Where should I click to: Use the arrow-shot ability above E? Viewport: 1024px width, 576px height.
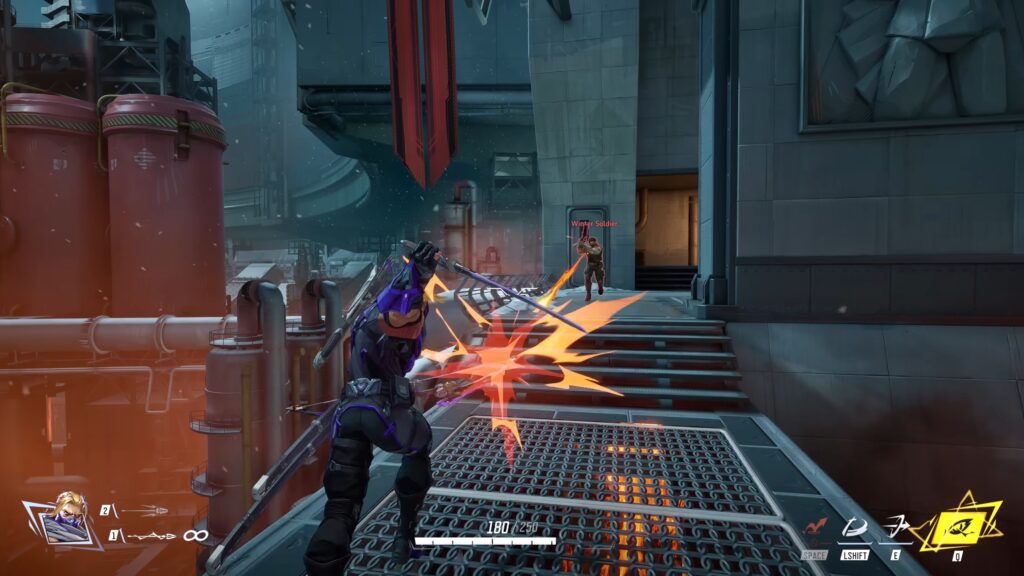coord(897,526)
